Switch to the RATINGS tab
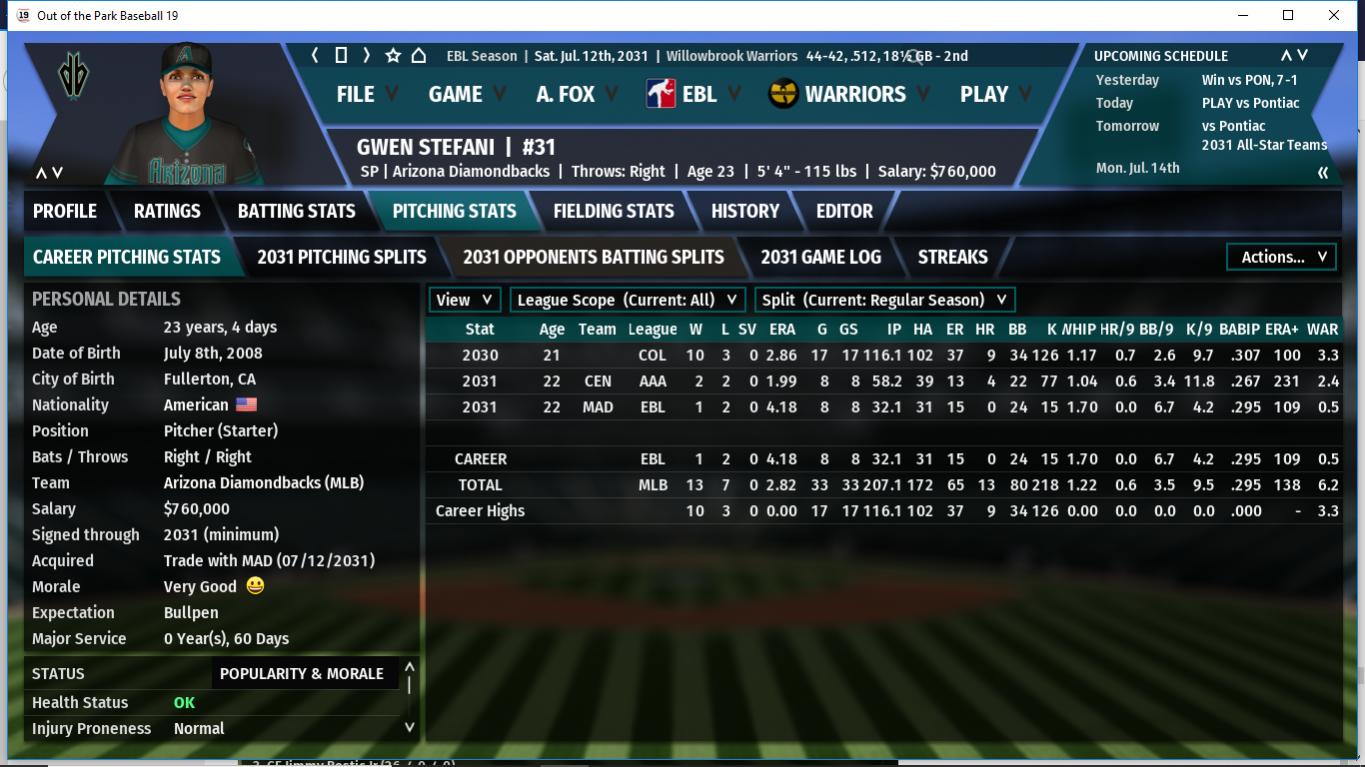This screenshot has width=1365, height=767. click(x=167, y=211)
